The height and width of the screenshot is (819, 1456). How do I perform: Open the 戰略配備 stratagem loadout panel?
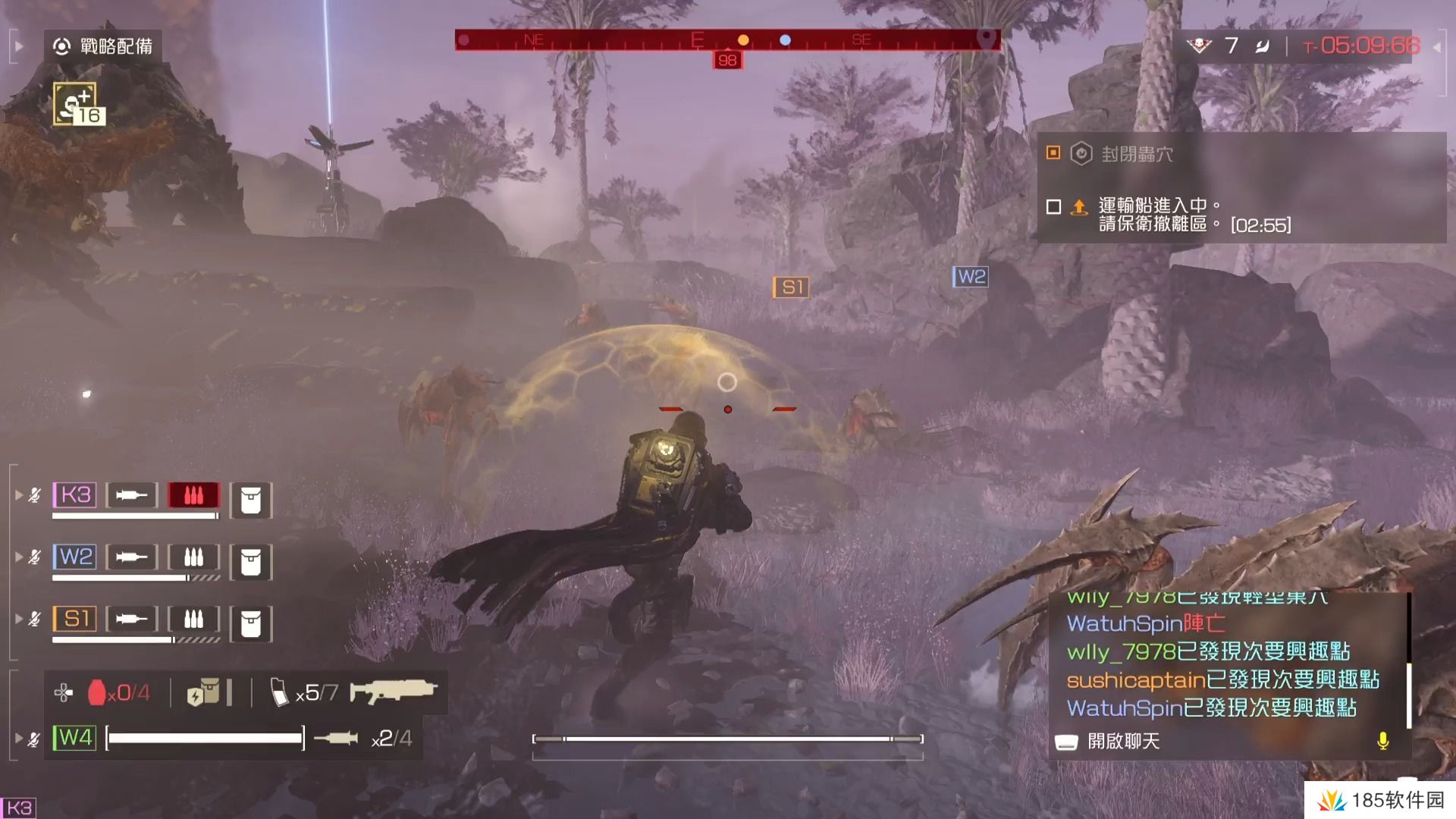coord(108,45)
